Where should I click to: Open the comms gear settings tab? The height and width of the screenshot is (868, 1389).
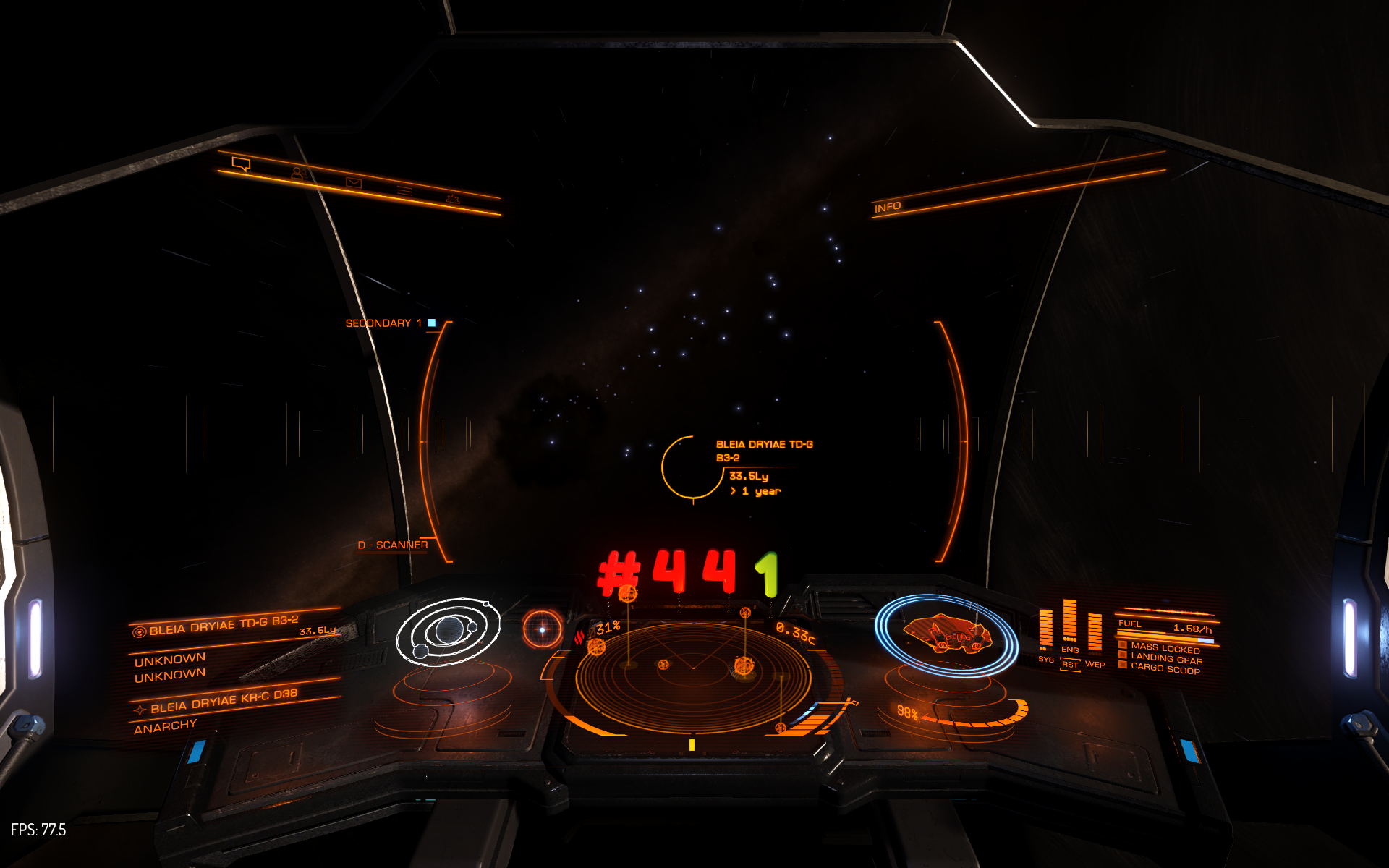pyautogui.click(x=453, y=199)
